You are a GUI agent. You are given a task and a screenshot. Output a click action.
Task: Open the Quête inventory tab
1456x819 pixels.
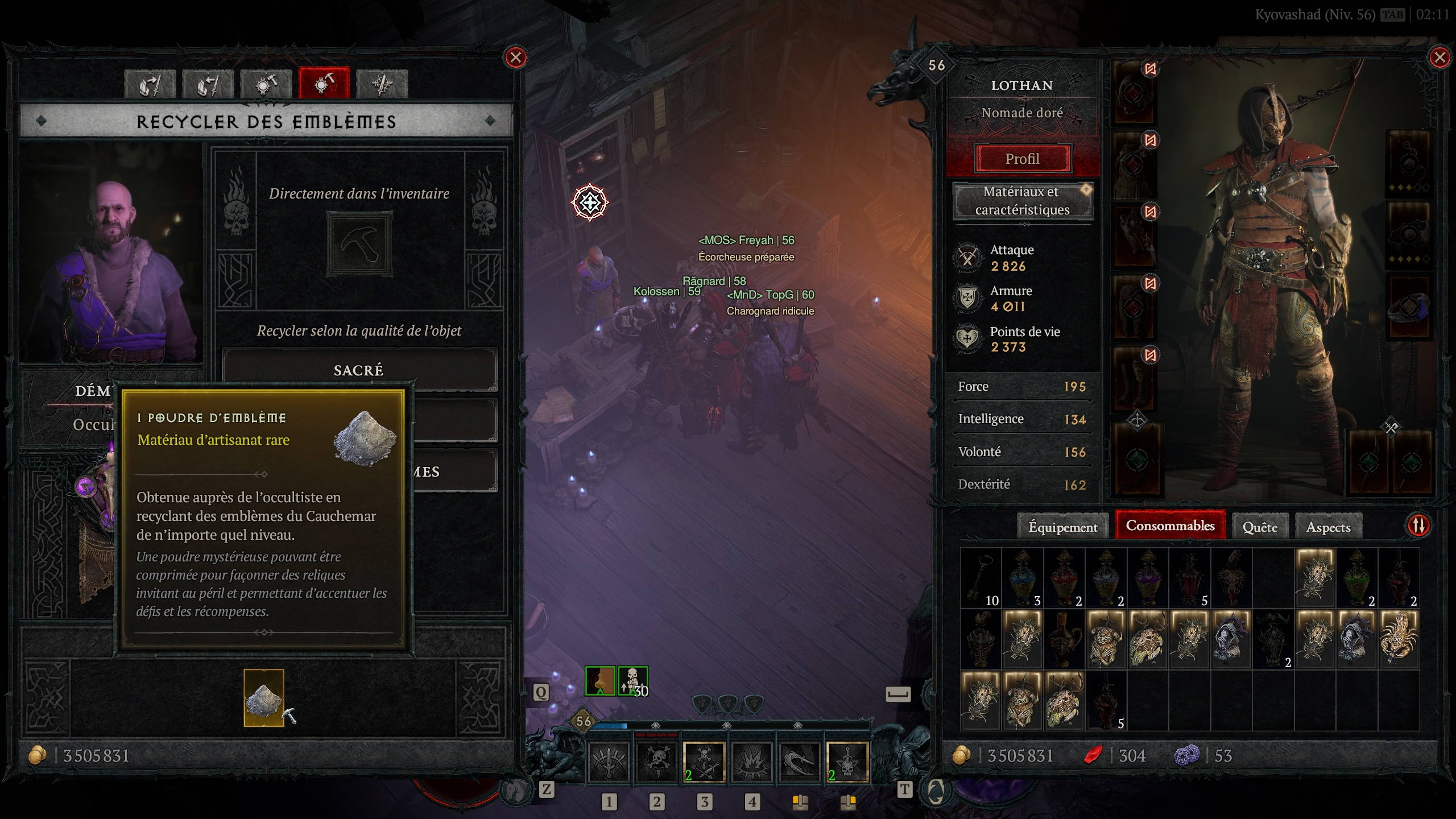[x=1260, y=527]
